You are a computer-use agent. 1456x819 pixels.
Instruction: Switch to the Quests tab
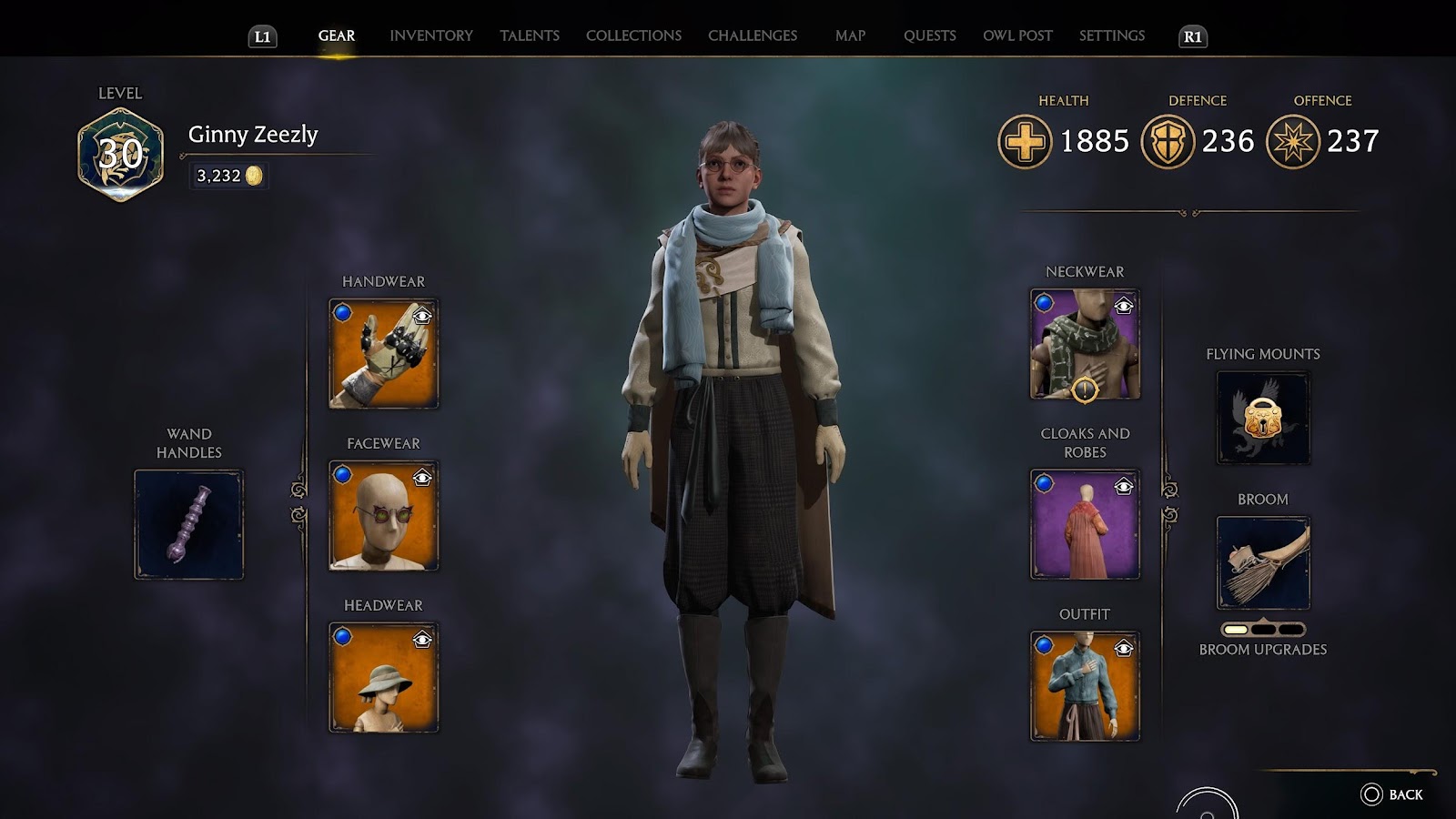pos(929,35)
